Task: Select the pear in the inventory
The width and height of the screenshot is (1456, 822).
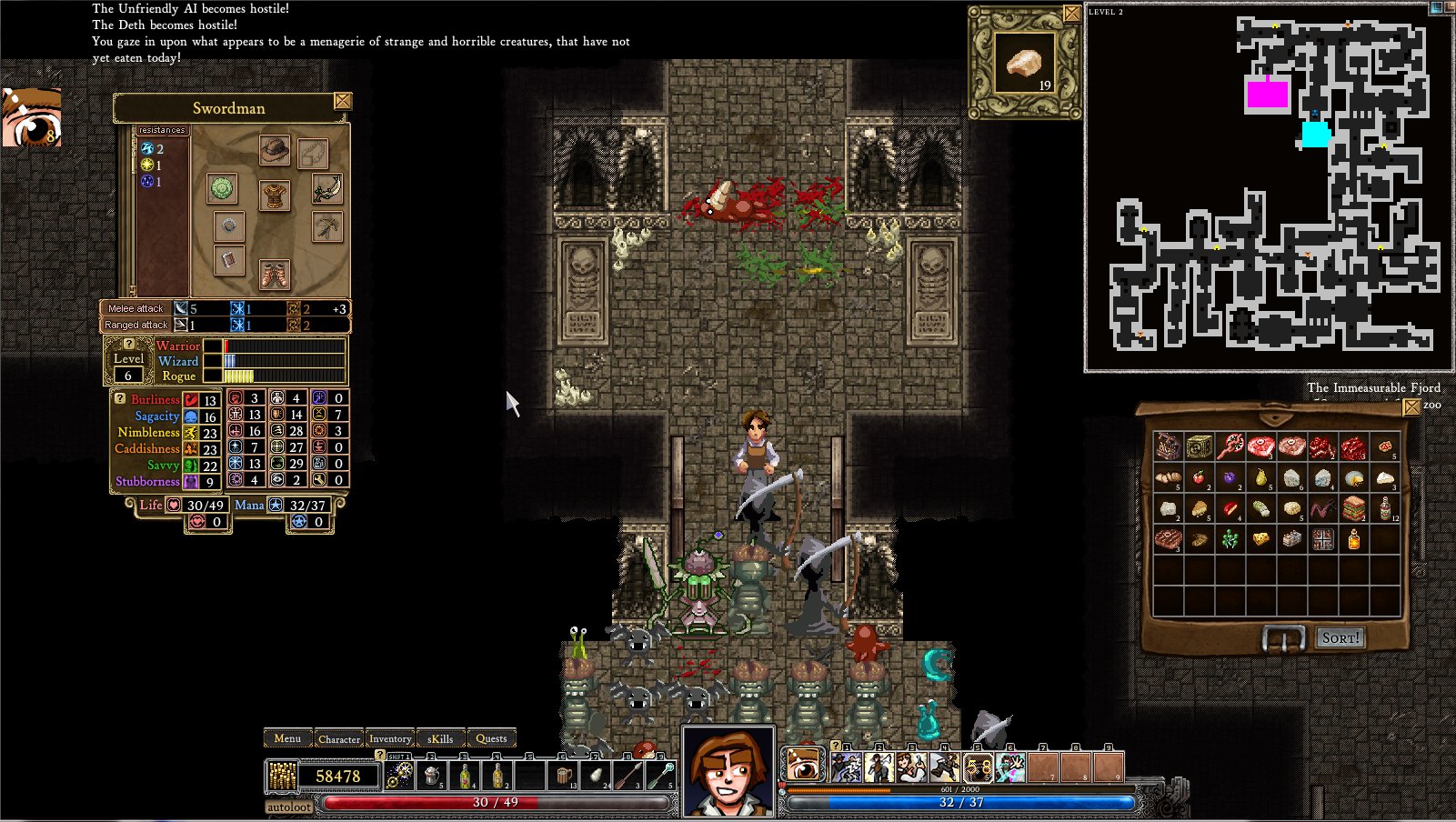Action: (1260, 477)
